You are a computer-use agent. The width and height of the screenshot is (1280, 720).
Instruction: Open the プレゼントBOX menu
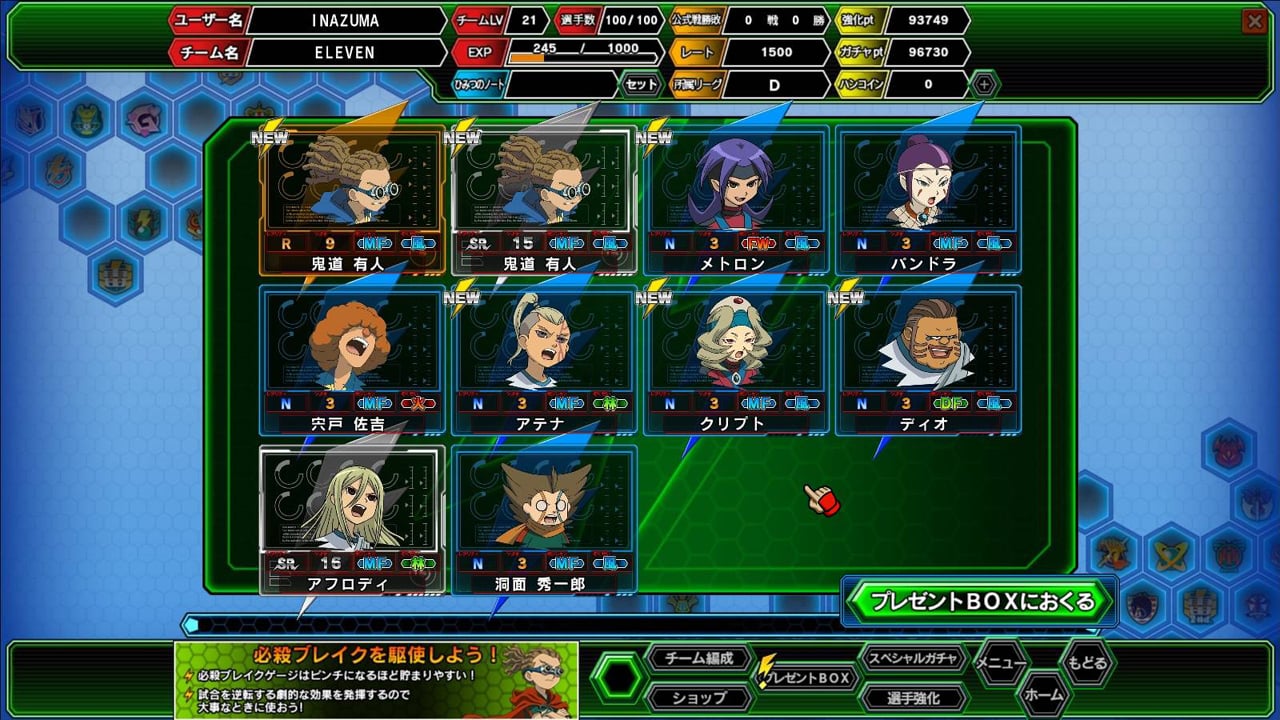[x=808, y=678]
